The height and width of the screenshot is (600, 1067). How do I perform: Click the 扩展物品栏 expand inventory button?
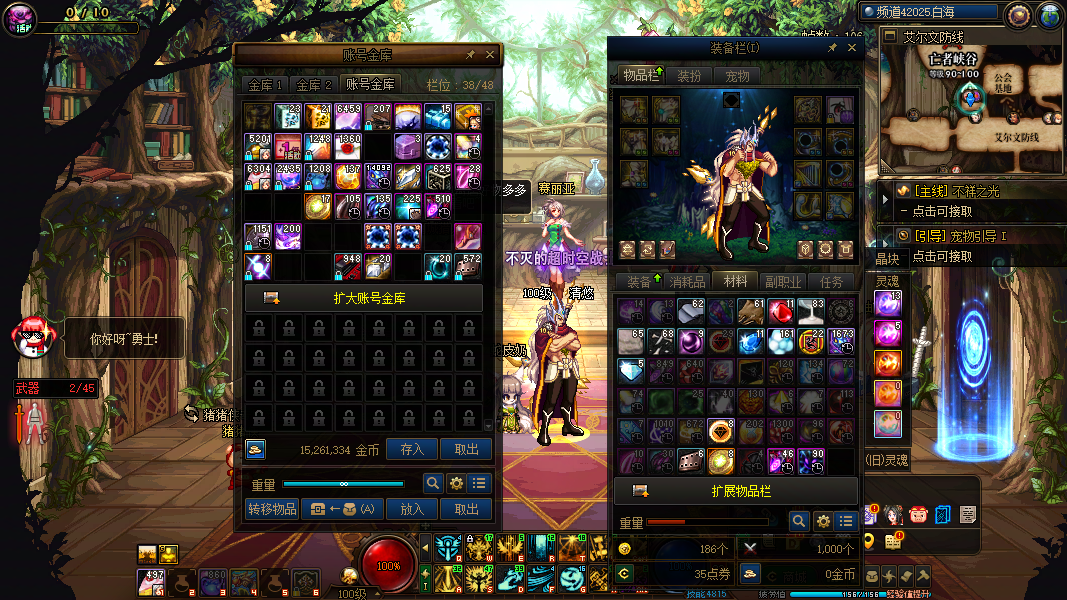pyautogui.click(x=736, y=491)
